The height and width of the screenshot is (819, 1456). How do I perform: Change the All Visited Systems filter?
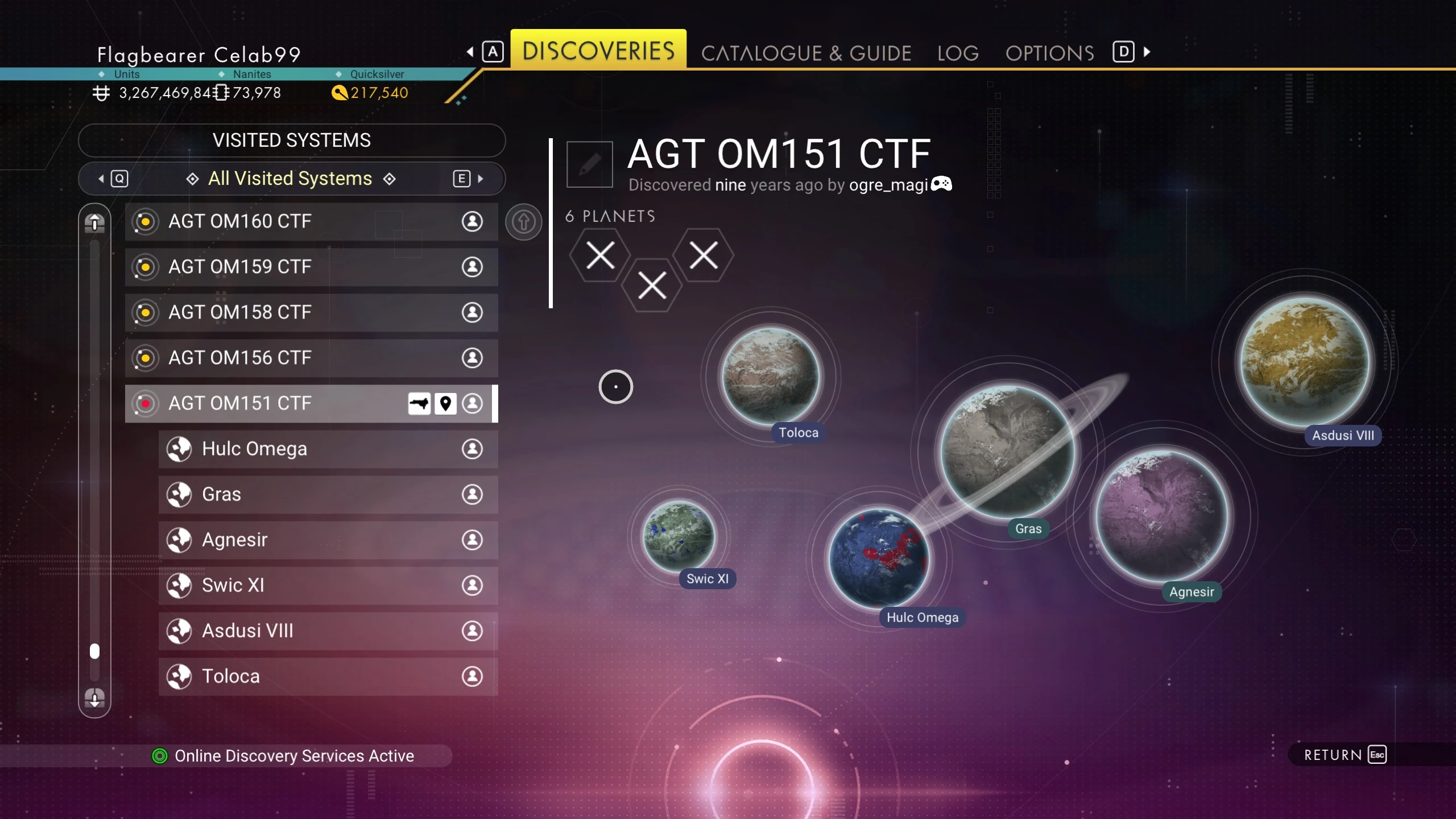pos(291,179)
